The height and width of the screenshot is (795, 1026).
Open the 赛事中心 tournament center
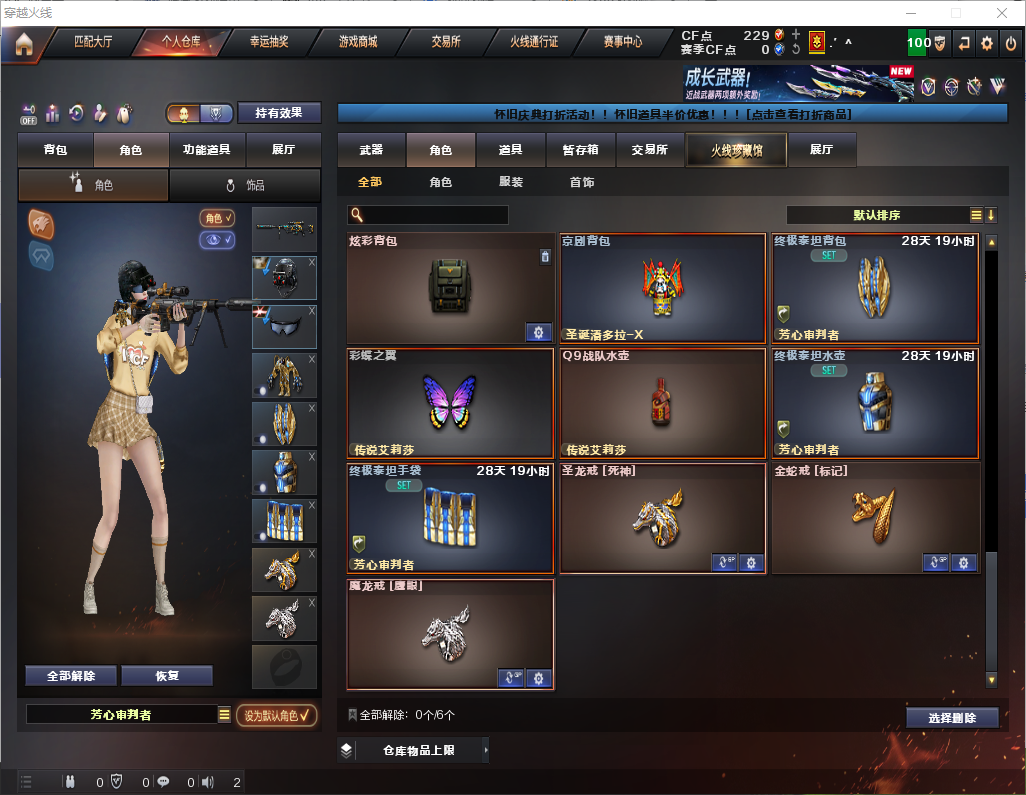pyautogui.click(x=622, y=43)
